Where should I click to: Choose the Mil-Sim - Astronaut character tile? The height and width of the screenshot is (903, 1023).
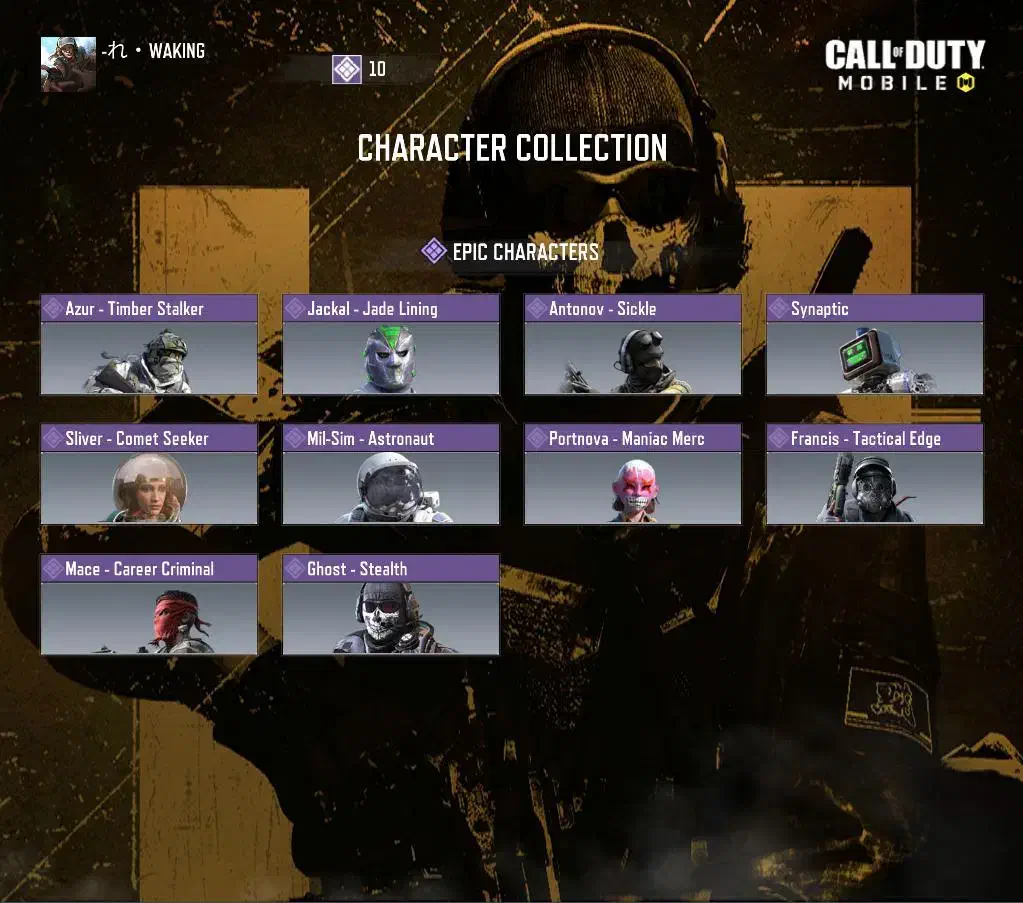(391, 475)
